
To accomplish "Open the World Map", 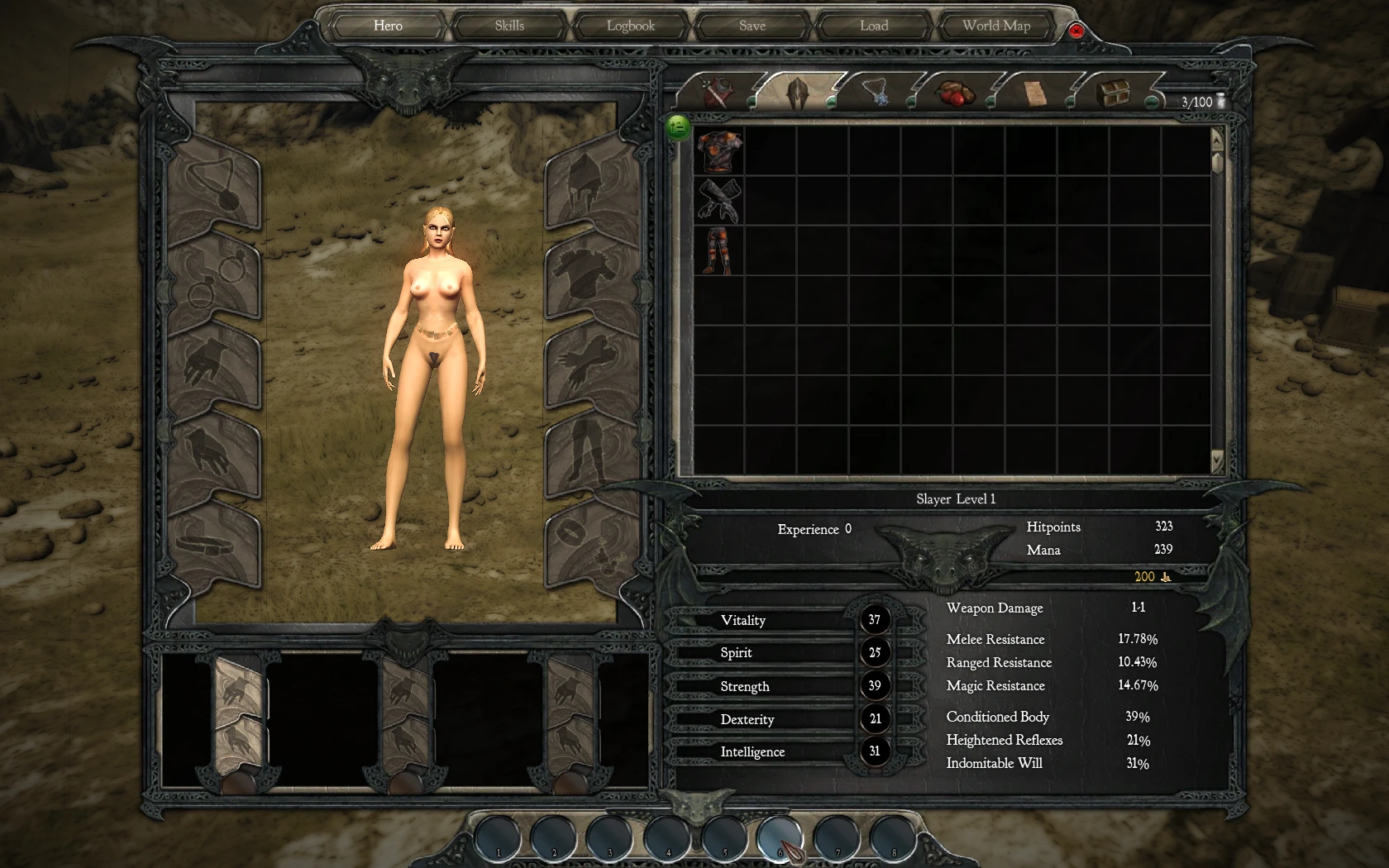I will (995, 26).
